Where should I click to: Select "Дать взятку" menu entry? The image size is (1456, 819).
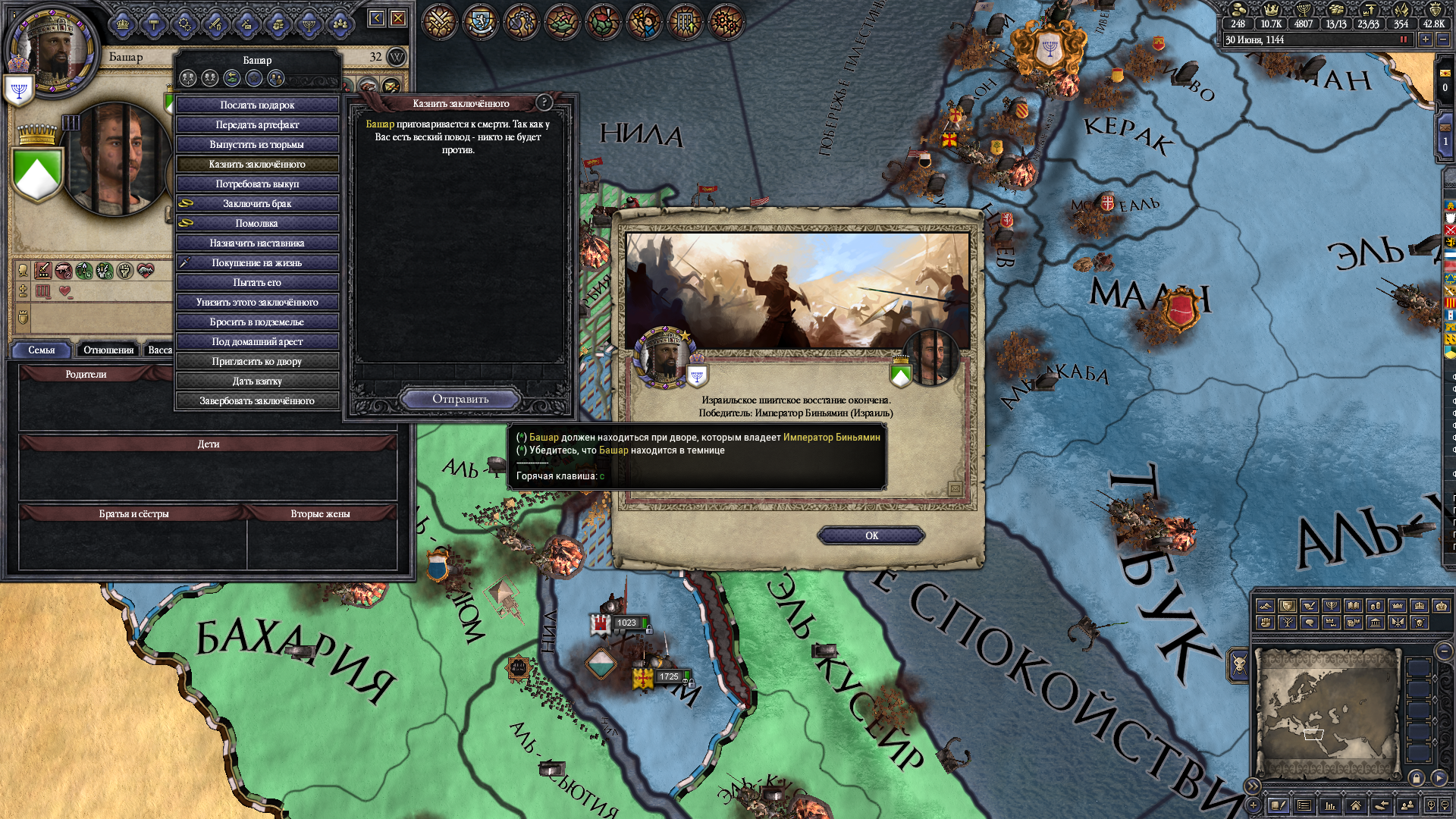pyautogui.click(x=257, y=381)
